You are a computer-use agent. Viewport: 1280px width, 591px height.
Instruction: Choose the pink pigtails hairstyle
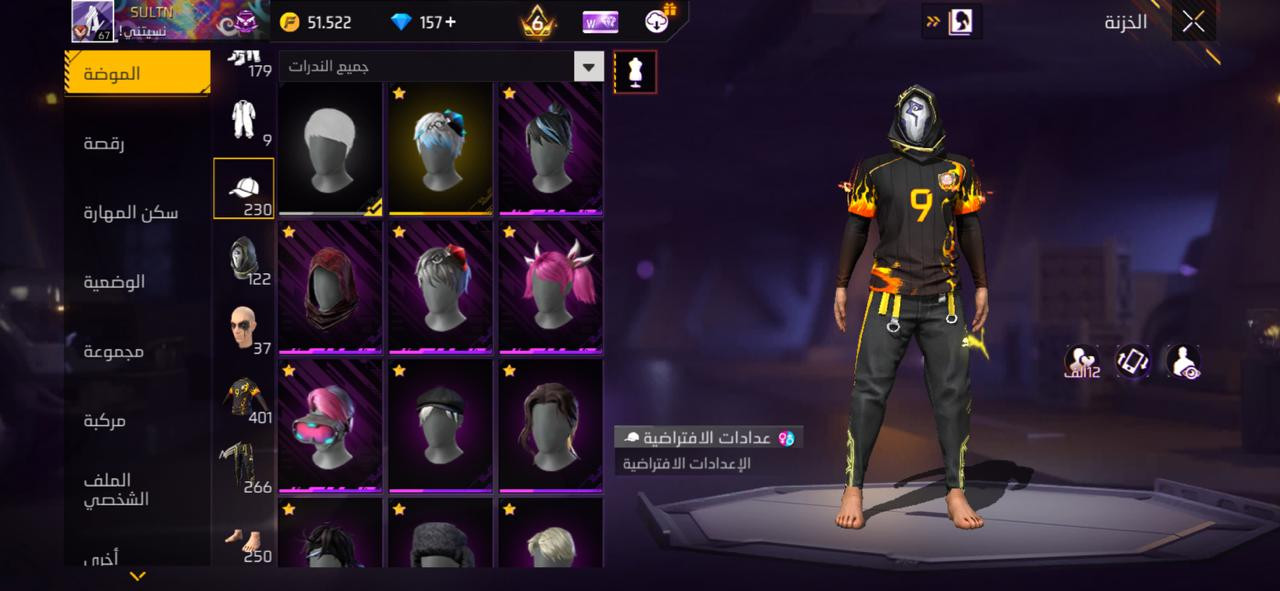pyautogui.click(x=550, y=287)
